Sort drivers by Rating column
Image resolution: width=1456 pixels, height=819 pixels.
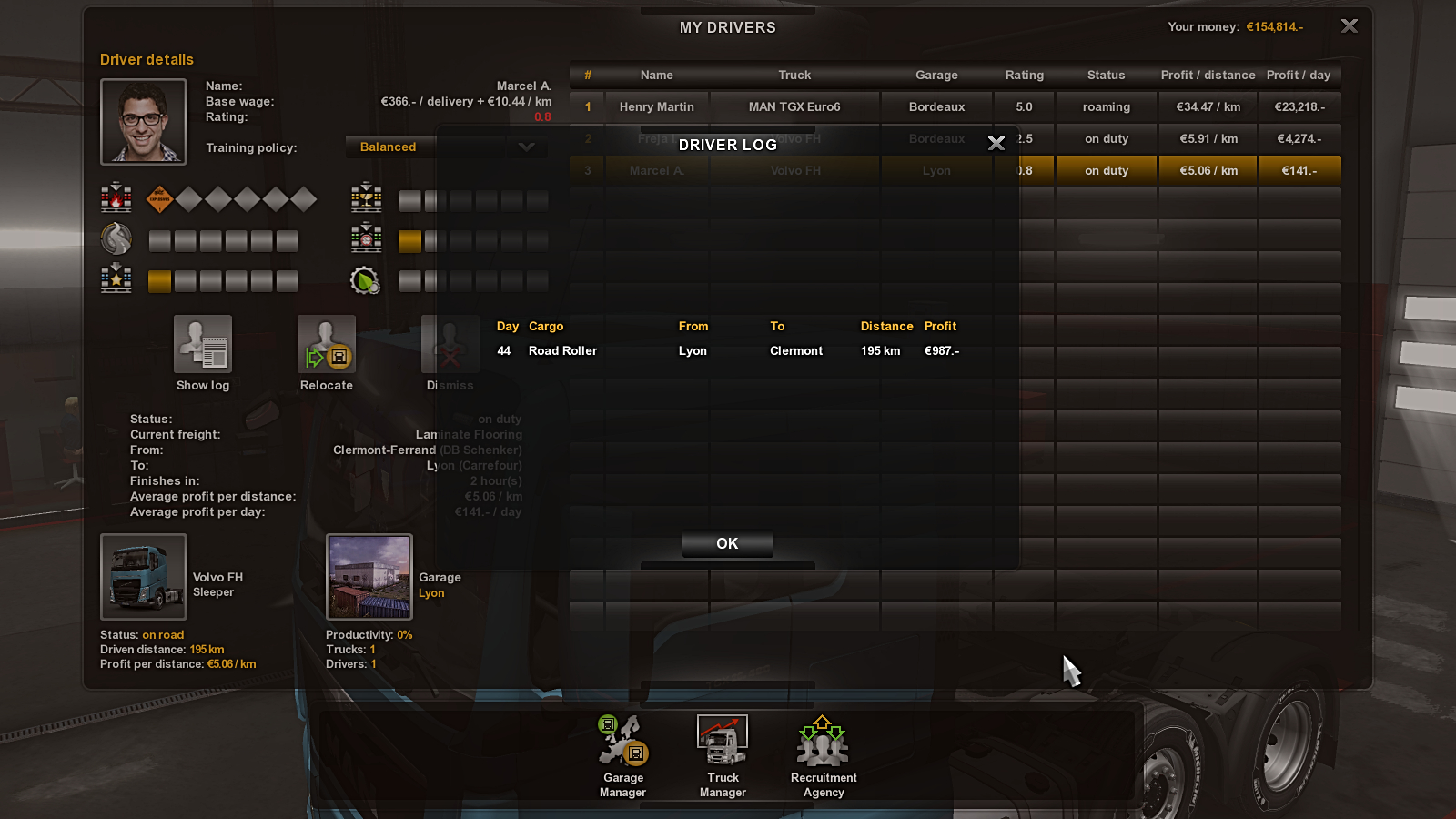pyautogui.click(x=1024, y=75)
